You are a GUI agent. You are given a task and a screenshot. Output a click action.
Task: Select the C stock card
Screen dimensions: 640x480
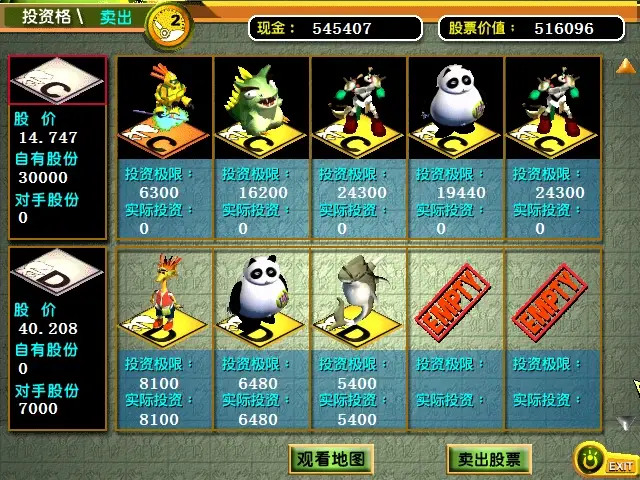coord(57,80)
